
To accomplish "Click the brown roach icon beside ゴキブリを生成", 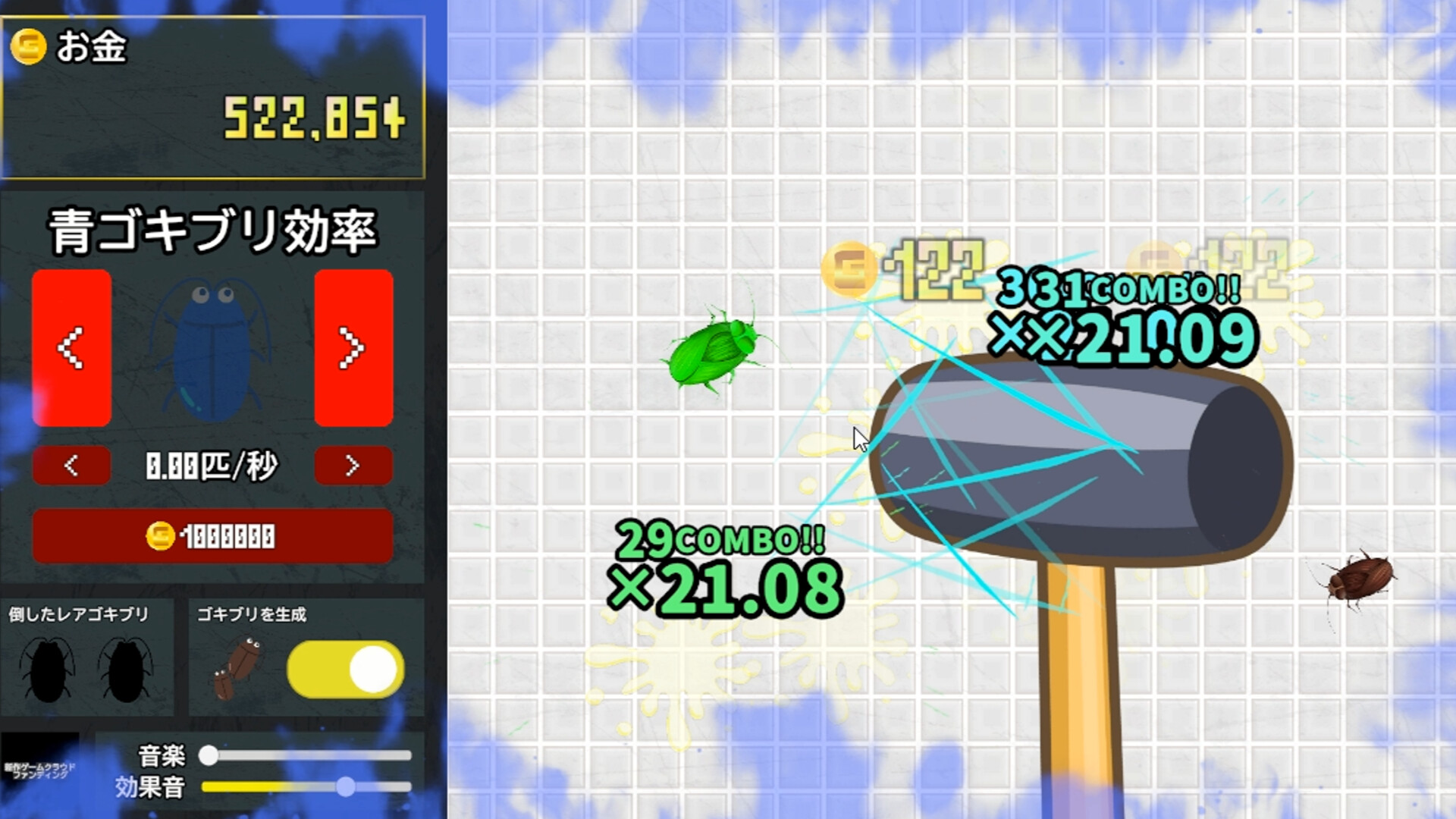I will (239, 664).
